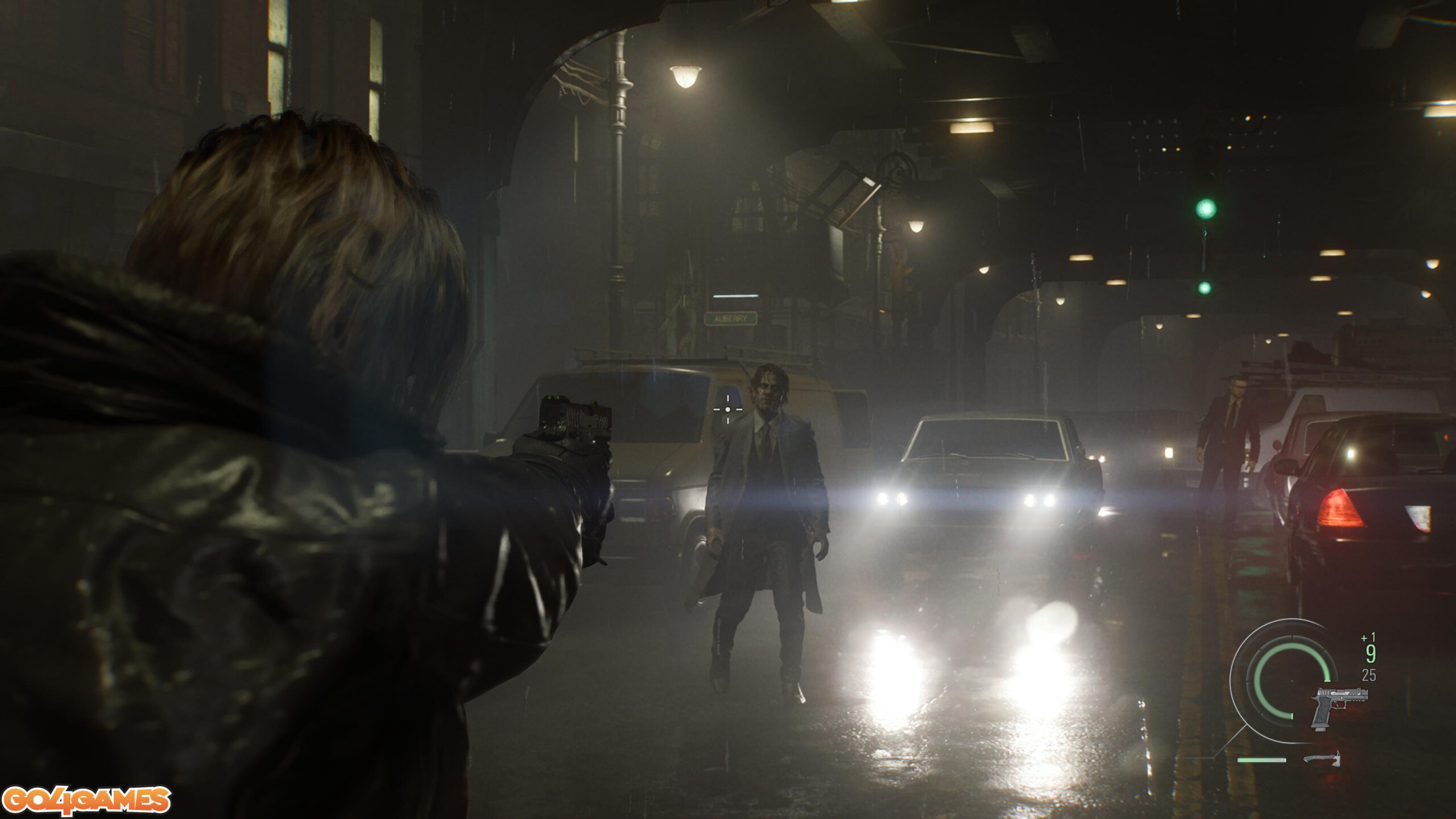Open the GO4GAMES watermark logo
This screenshot has height=819, width=1456.
pyautogui.click(x=86, y=801)
